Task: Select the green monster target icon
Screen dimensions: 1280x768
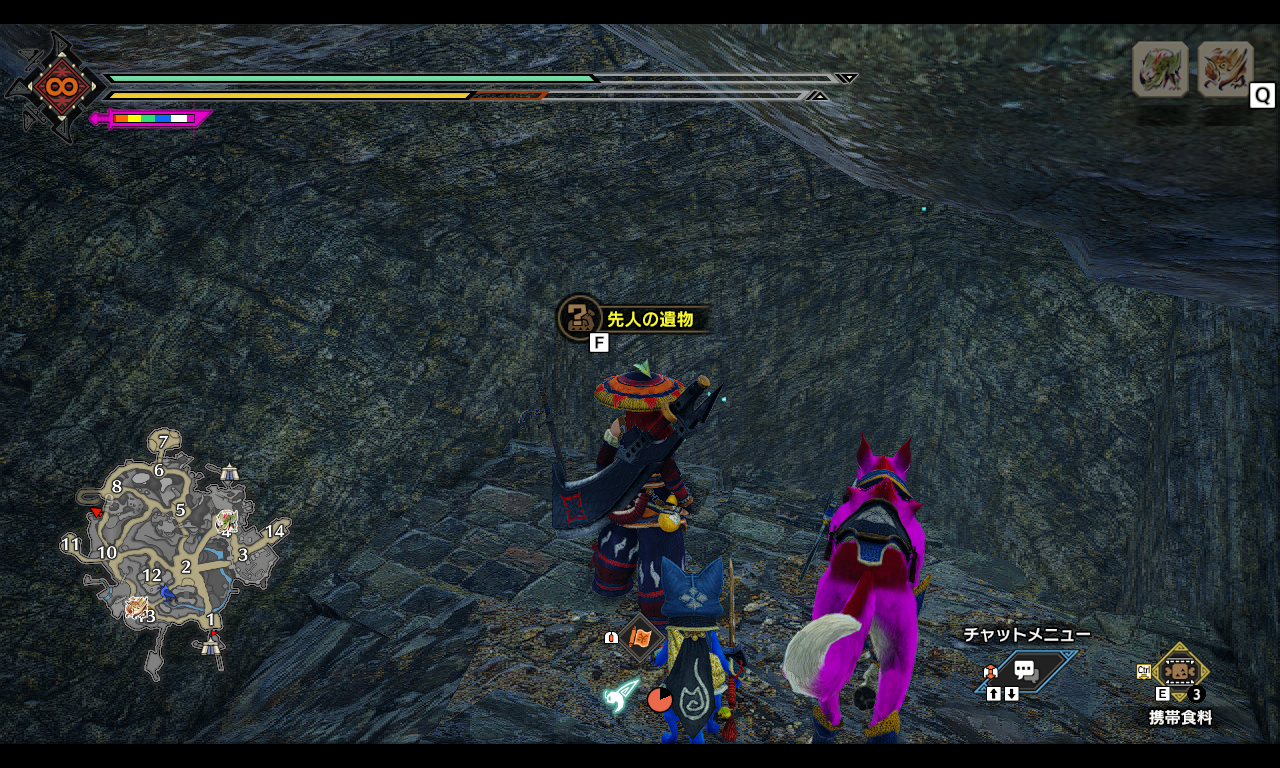Action: pos(1160,69)
